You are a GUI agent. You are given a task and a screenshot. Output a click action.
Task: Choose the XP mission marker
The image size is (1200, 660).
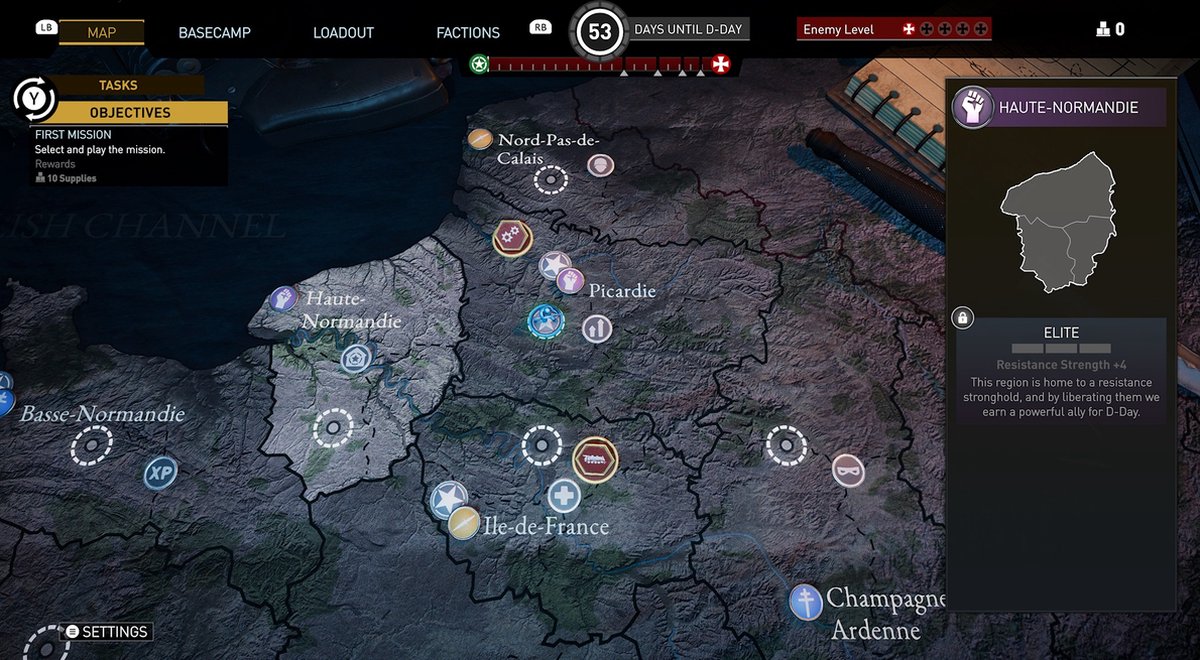(160, 473)
